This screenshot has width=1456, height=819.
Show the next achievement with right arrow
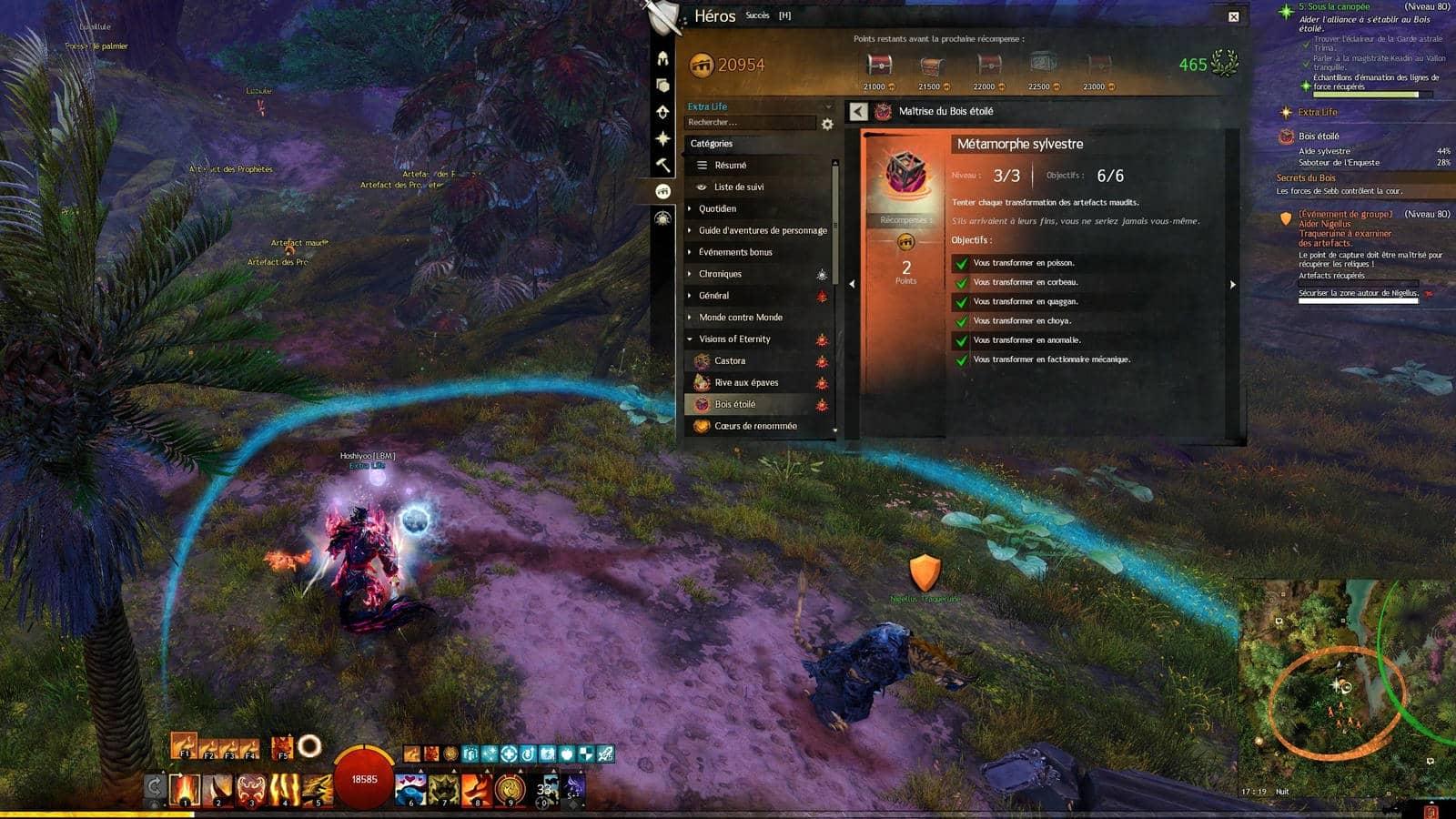[x=1233, y=285]
